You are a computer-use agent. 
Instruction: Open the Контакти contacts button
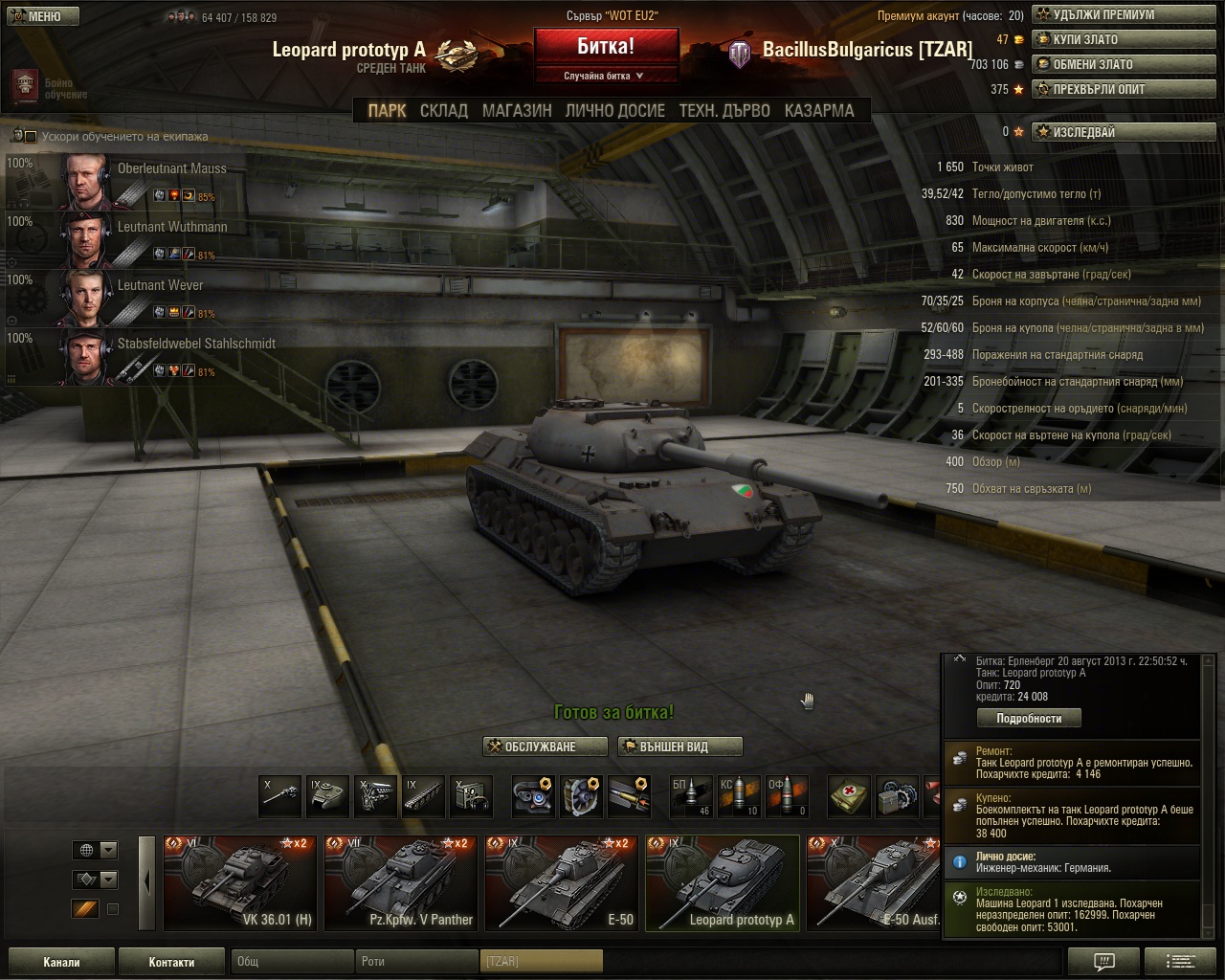[171, 962]
